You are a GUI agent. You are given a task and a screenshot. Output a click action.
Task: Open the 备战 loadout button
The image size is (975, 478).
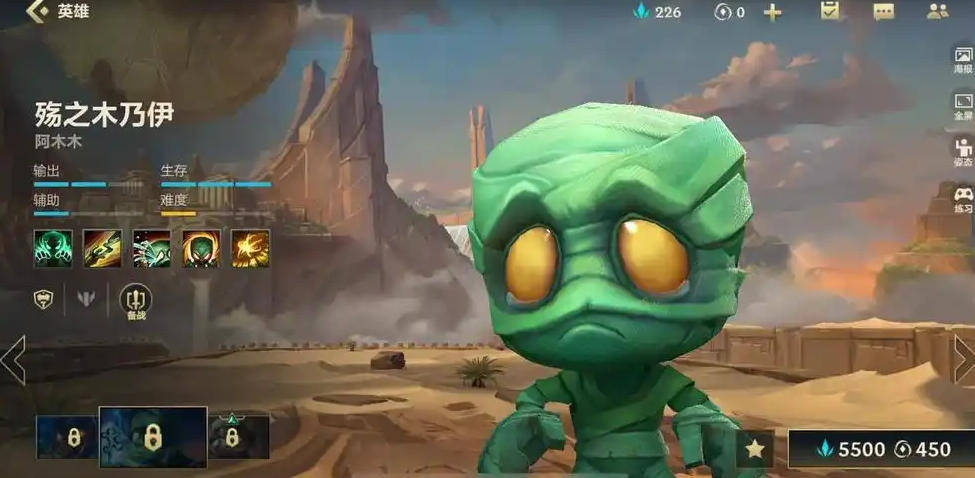click(135, 300)
